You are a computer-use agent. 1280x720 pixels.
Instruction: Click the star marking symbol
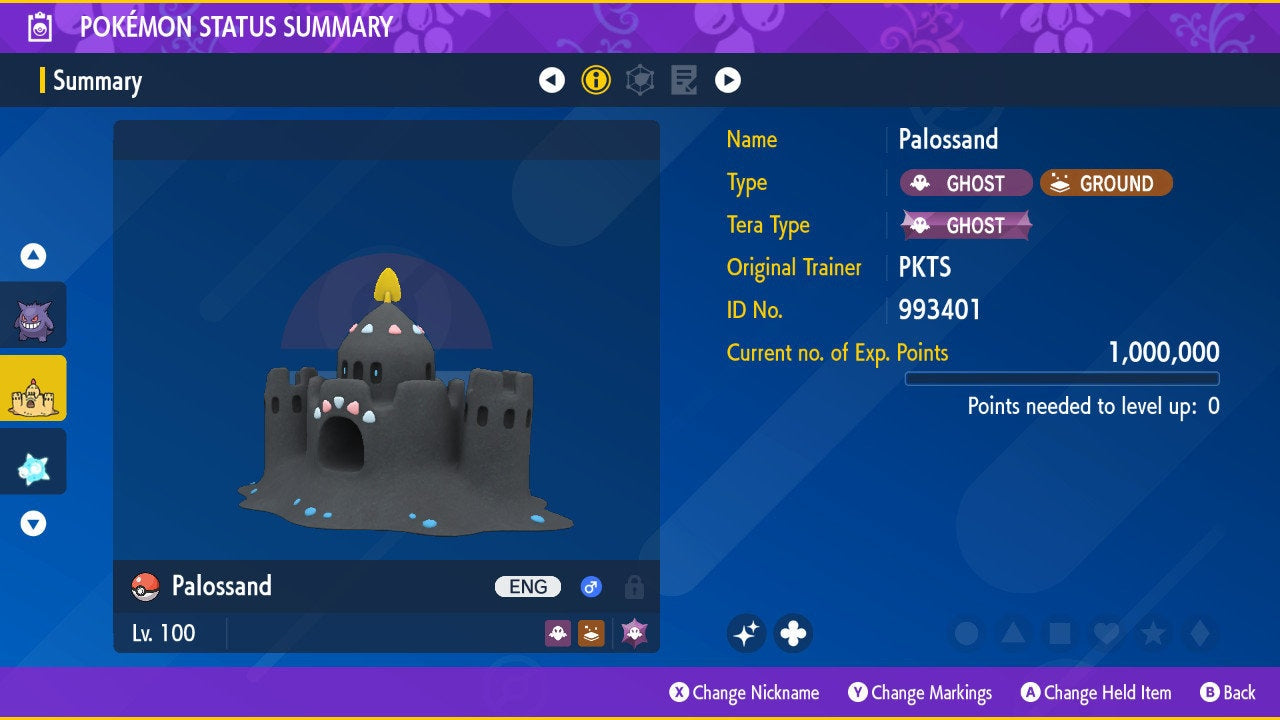[x=1153, y=633]
